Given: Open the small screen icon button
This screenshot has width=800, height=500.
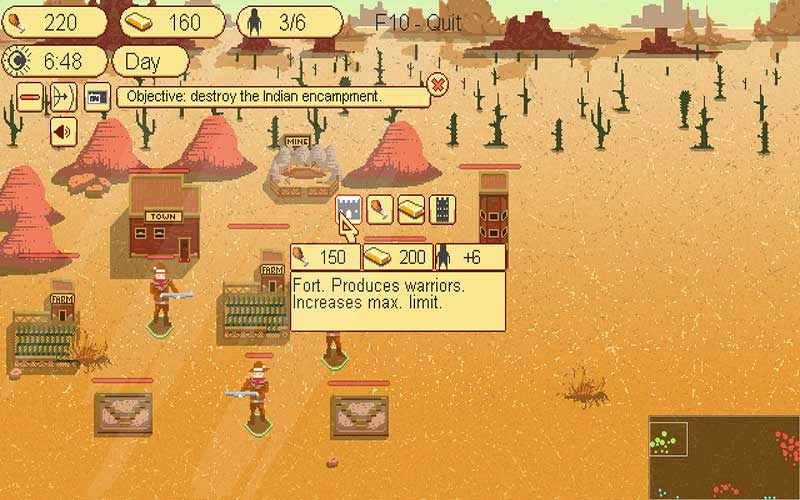Looking at the screenshot, I should tap(96, 97).
